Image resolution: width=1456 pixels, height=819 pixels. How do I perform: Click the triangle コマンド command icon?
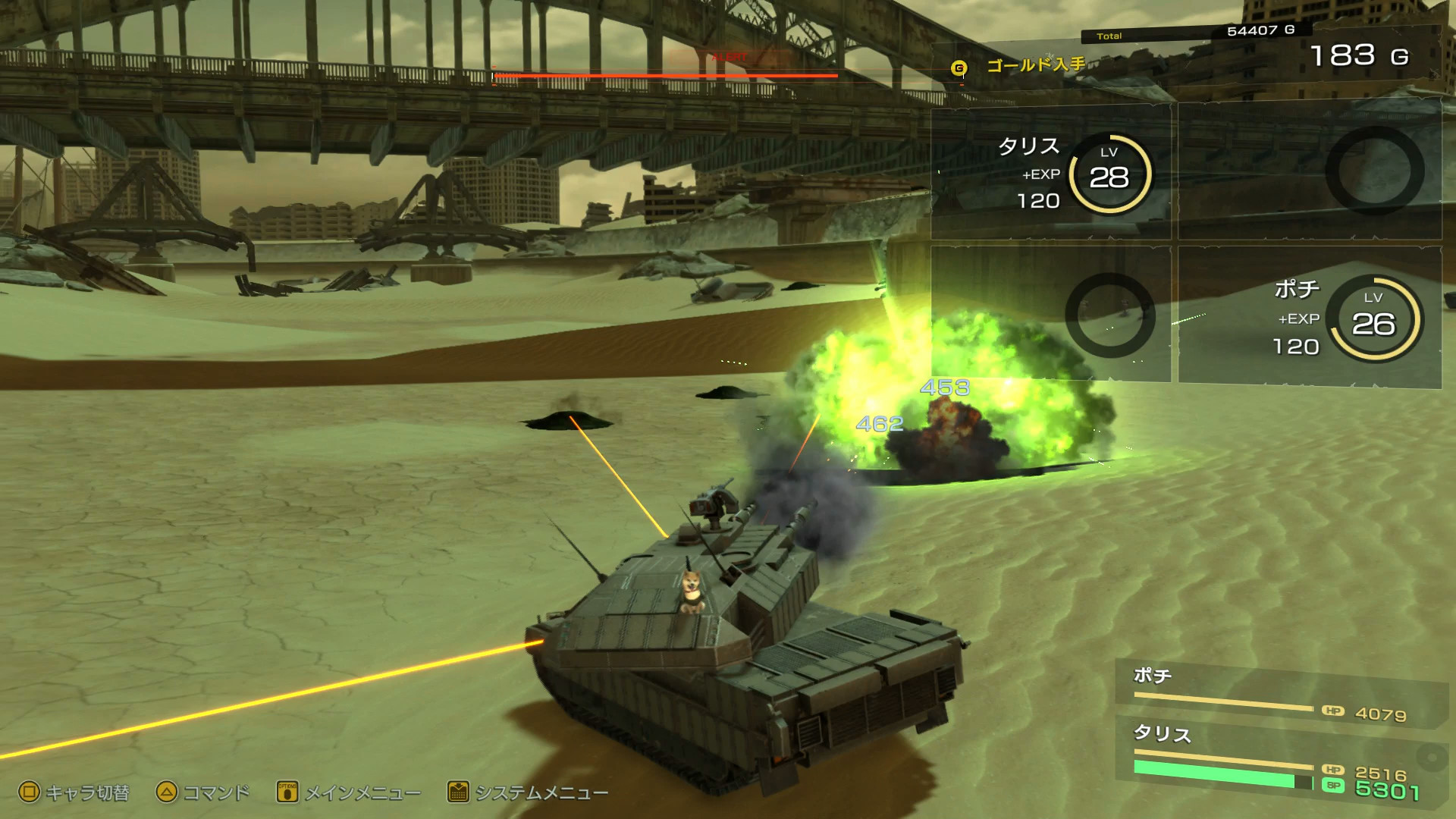[x=166, y=793]
